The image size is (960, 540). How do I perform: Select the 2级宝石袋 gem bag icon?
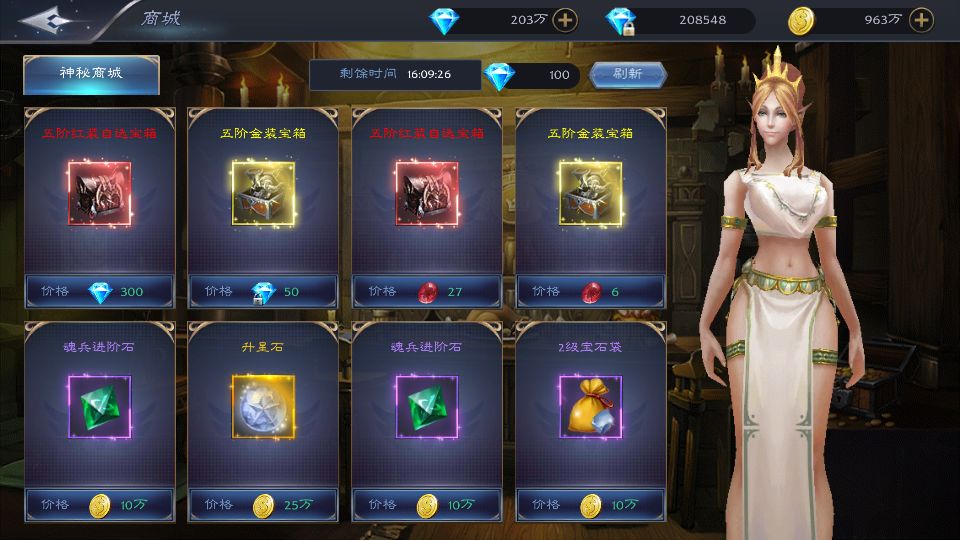tap(591, 405)
